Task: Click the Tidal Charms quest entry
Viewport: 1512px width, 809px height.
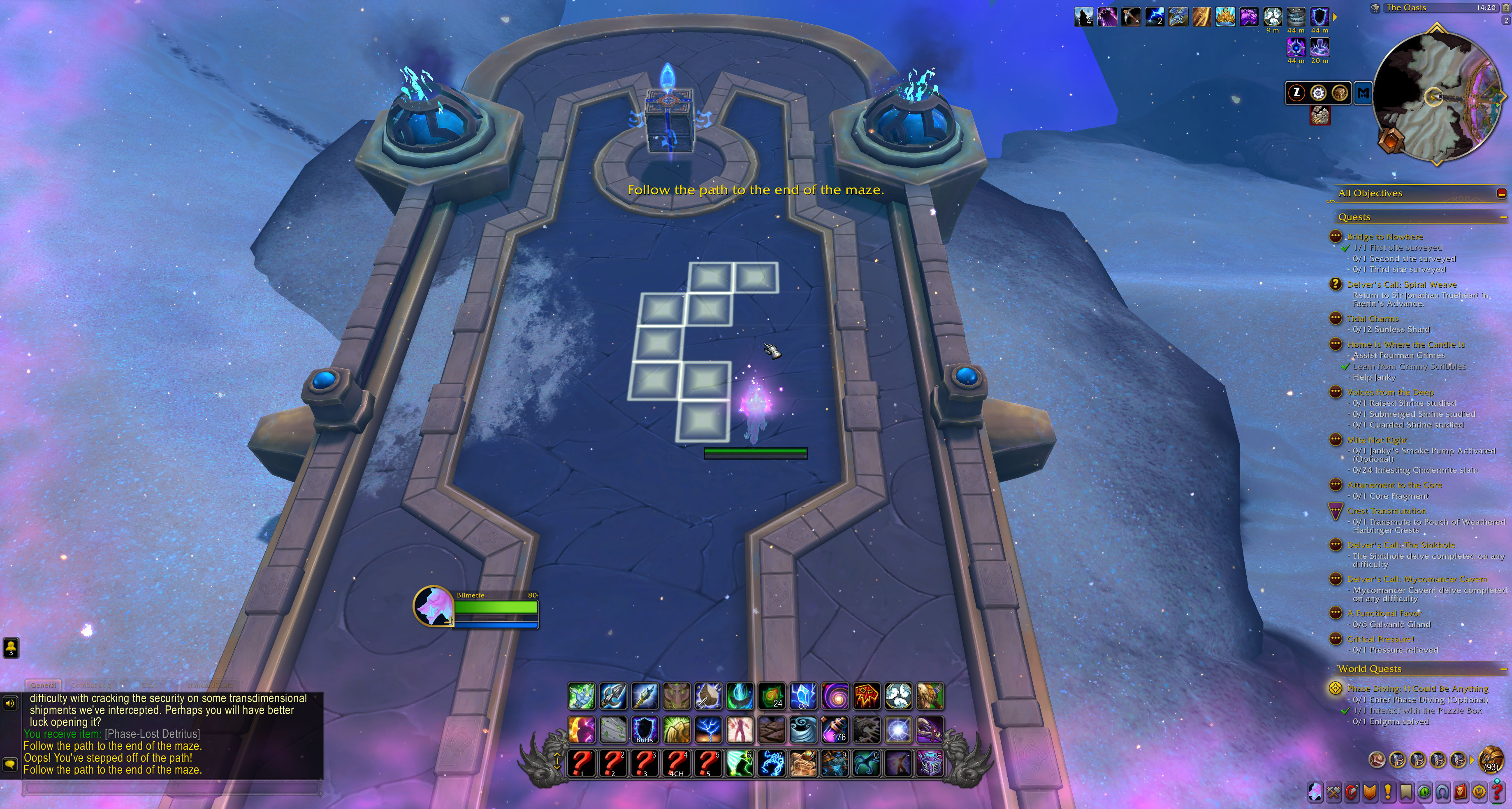Action: 1375,318
